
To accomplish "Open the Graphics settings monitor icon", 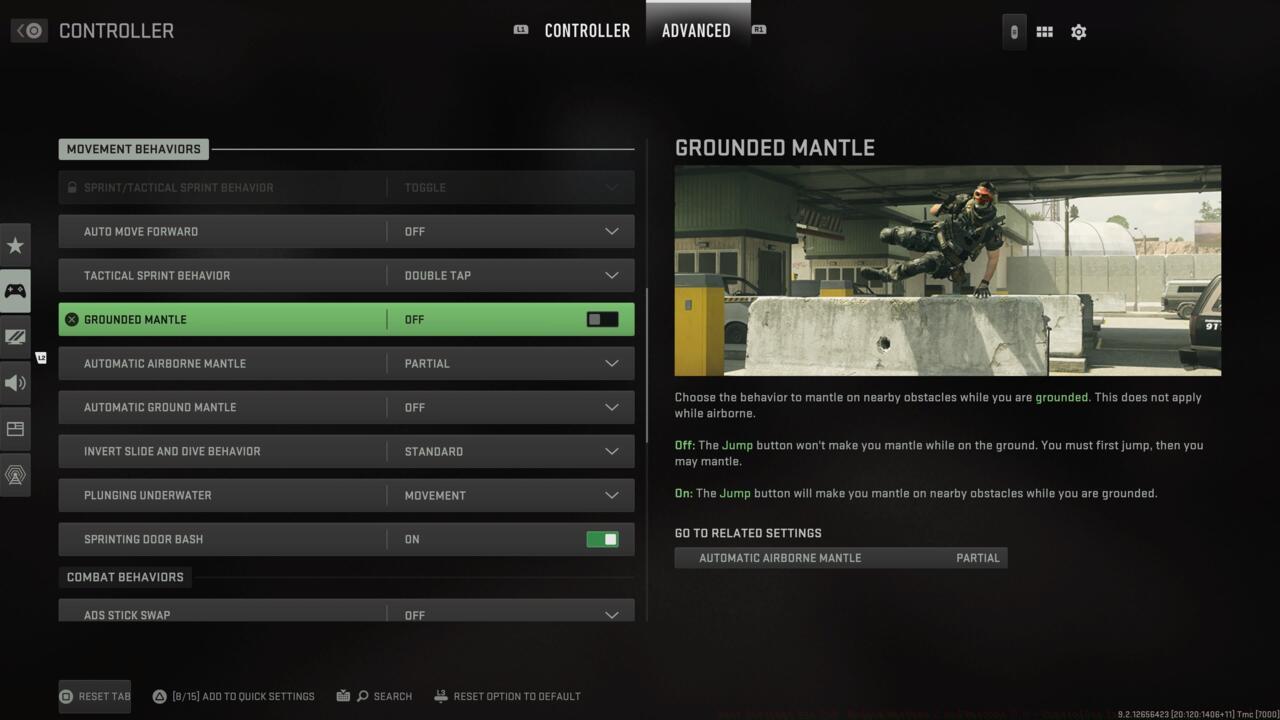I will coord(16,336).
